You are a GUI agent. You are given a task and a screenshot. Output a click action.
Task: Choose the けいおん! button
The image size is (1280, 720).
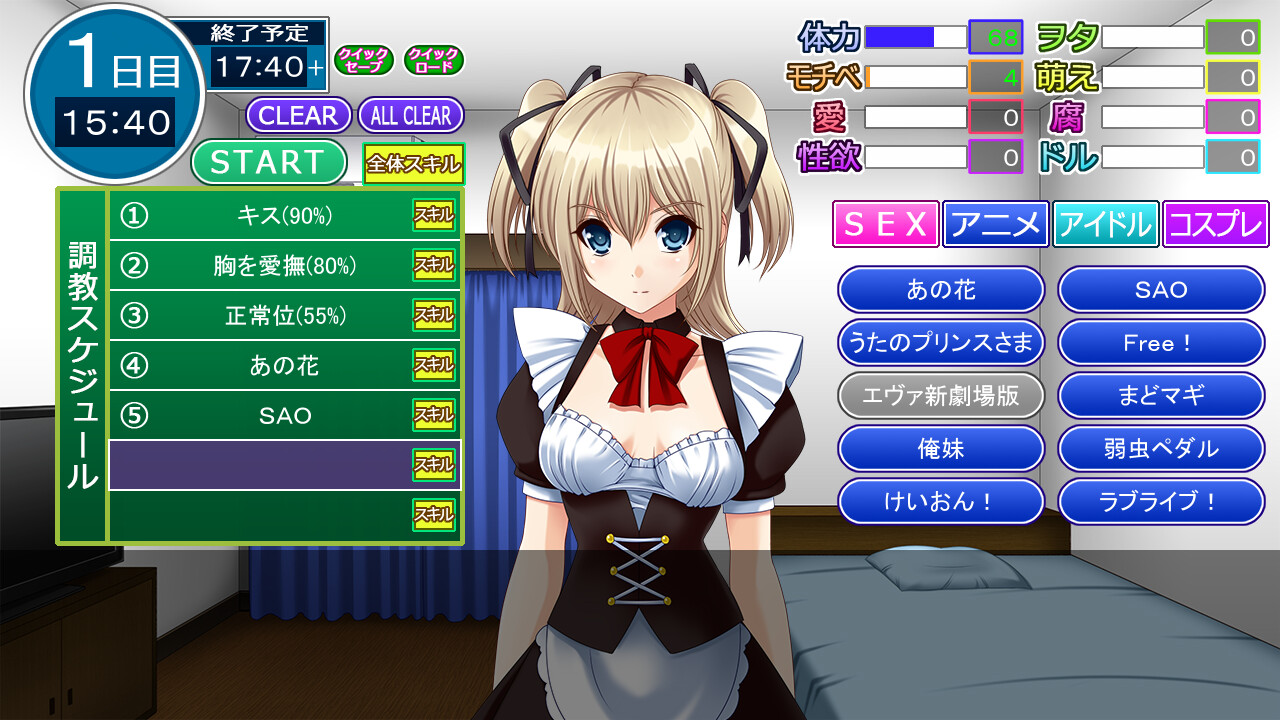941,502
